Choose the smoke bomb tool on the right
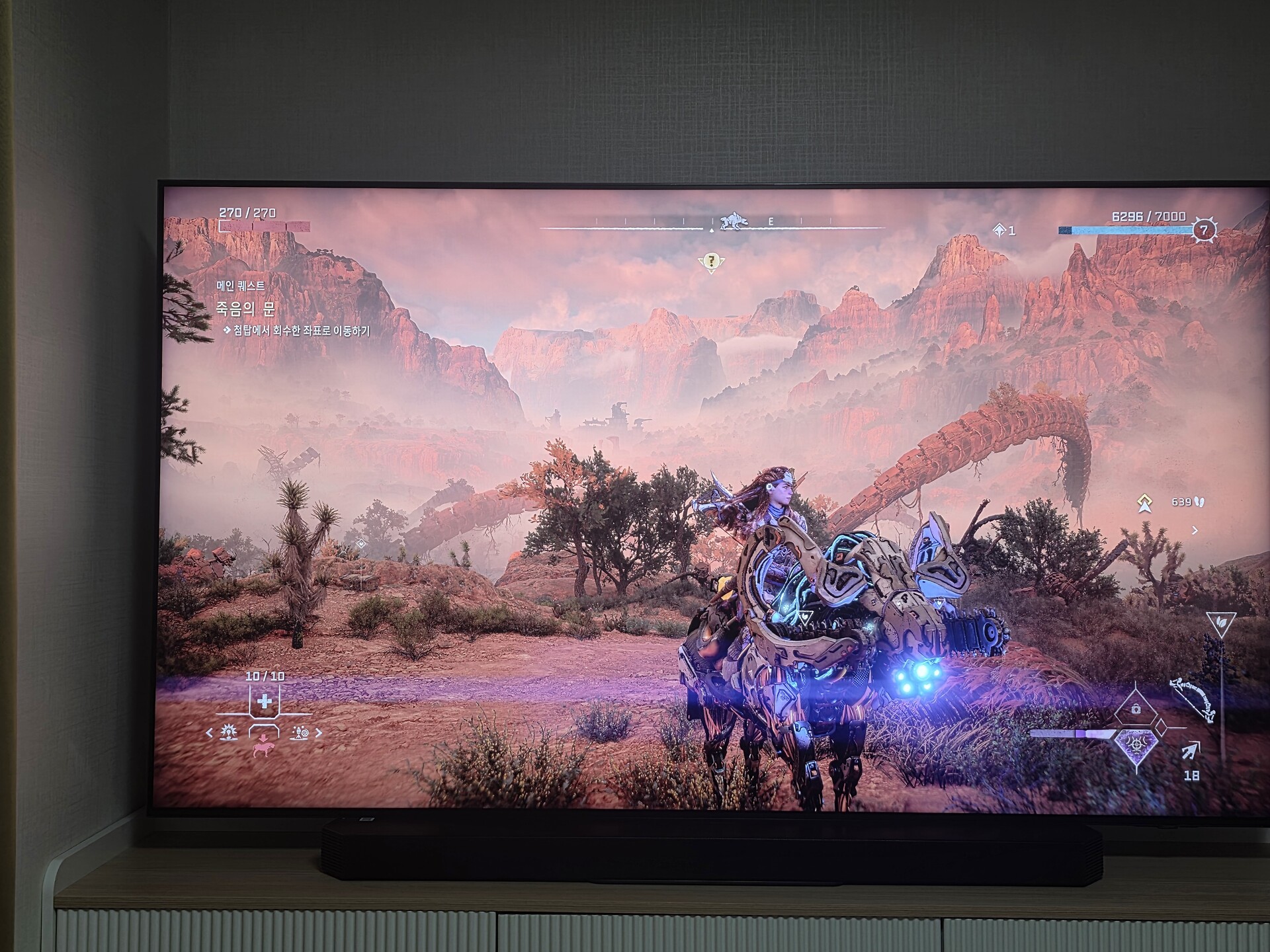The width and height of the screenshot is (1270, 952). 300,733
